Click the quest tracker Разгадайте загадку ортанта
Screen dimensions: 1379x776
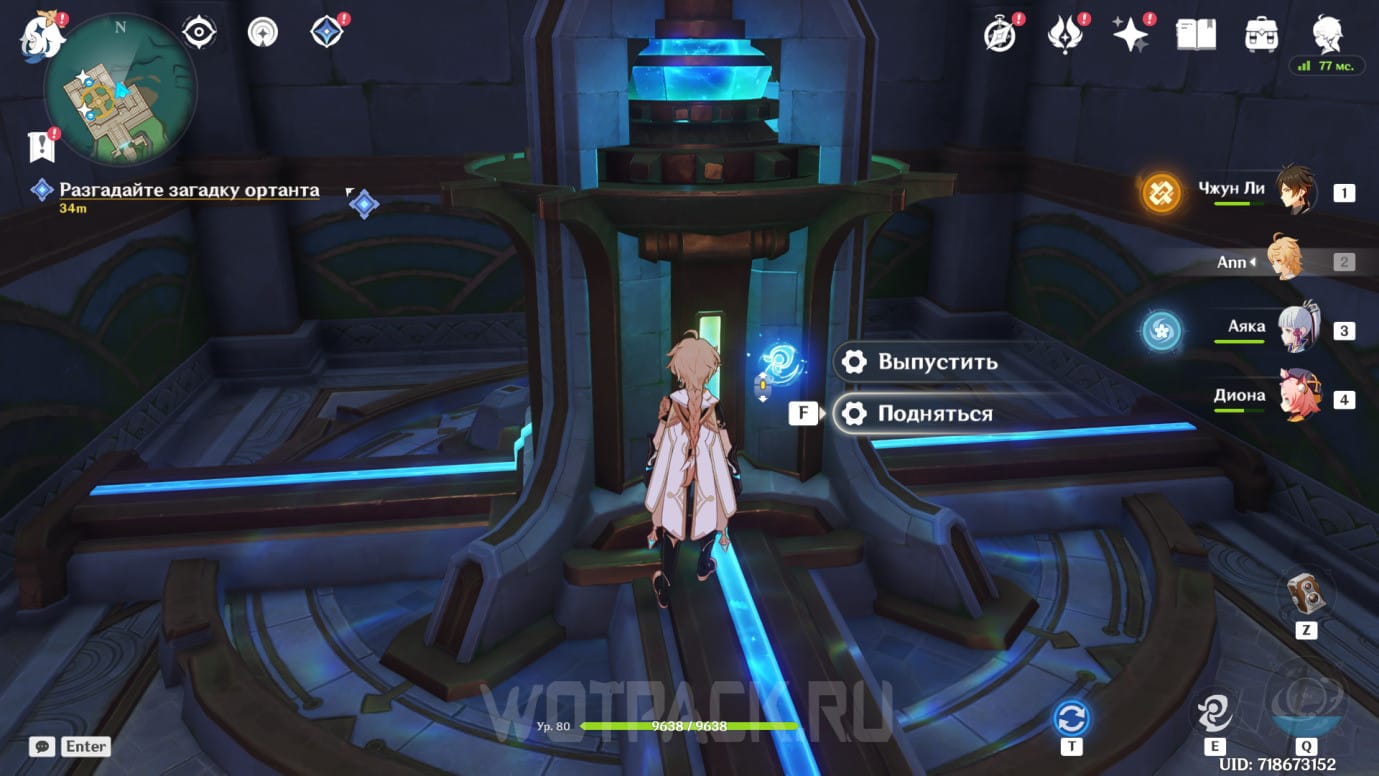(189, 190)
